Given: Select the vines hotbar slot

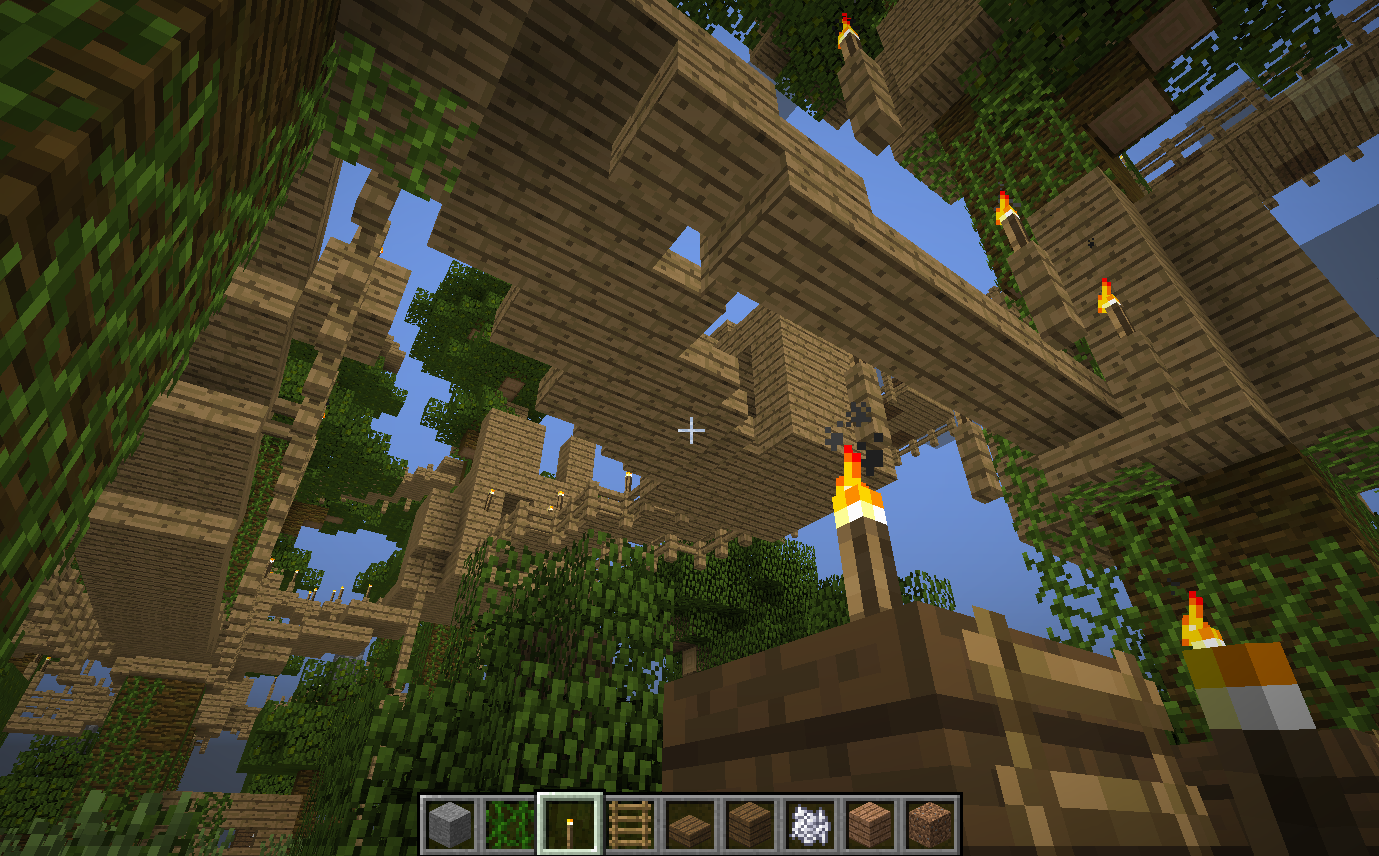Looking at the screenshot, I should pos(510,825).
